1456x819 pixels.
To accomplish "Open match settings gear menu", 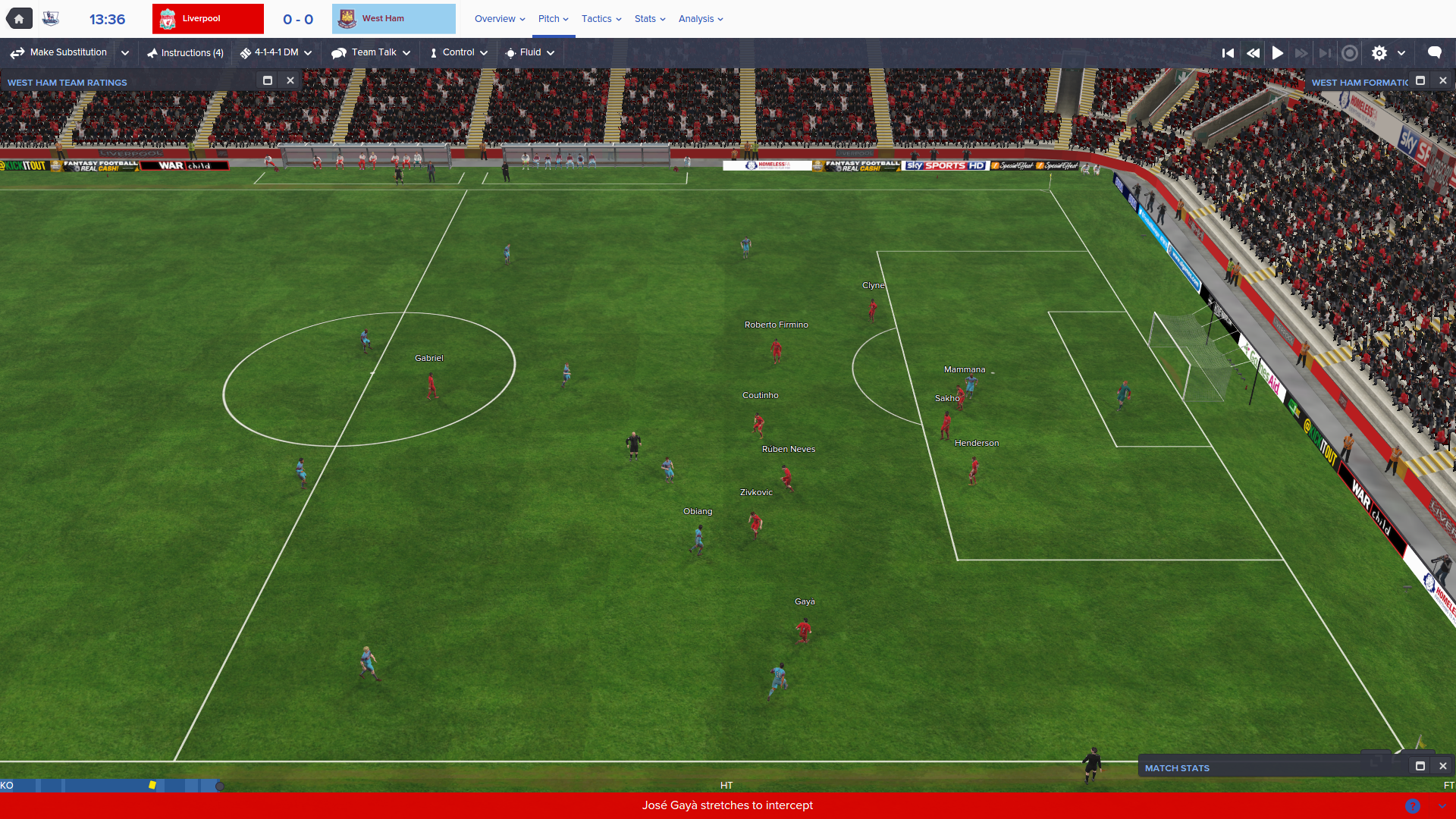I will click(1379, 53).
